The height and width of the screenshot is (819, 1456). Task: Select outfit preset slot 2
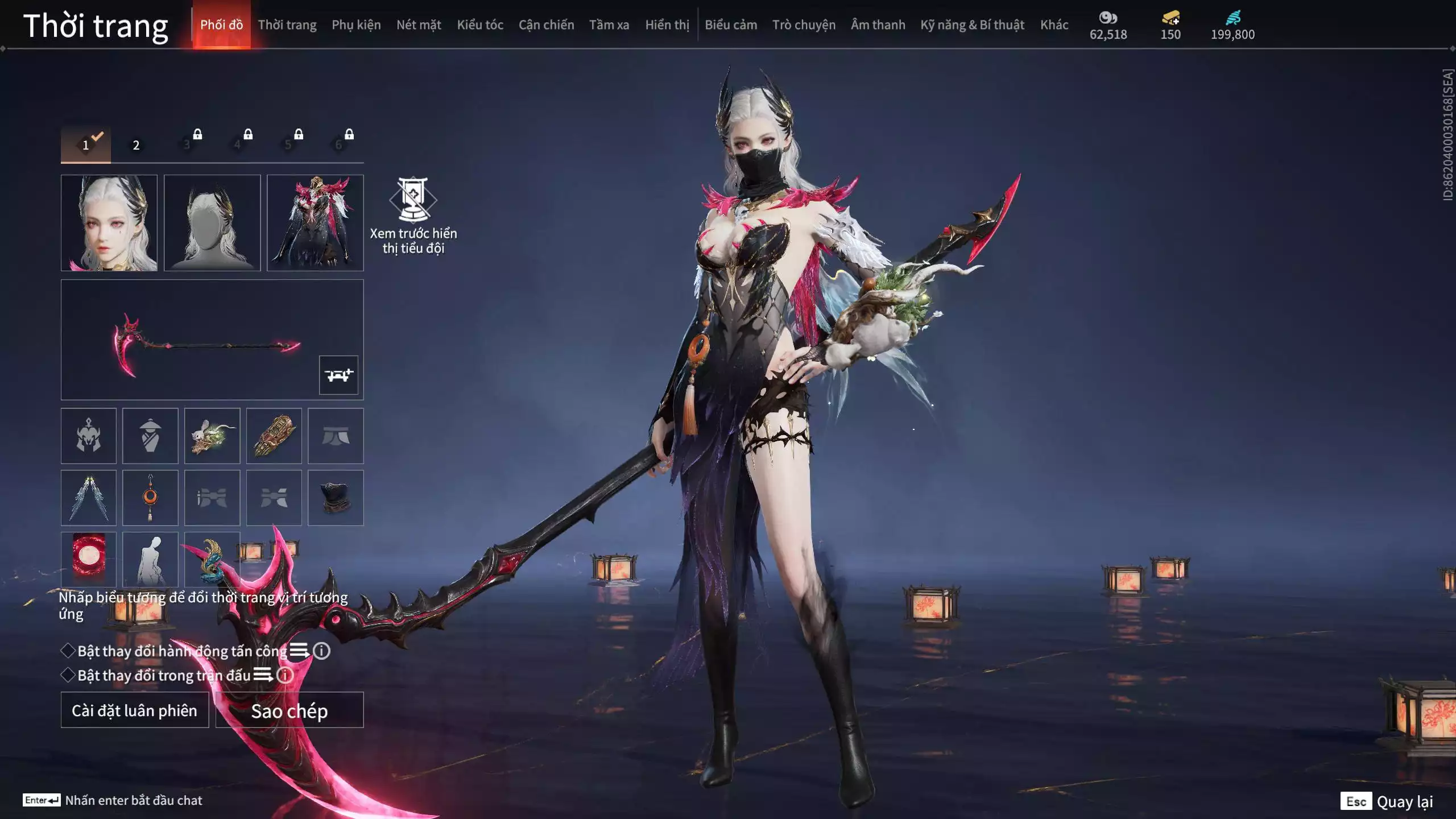tap(136, 145)
